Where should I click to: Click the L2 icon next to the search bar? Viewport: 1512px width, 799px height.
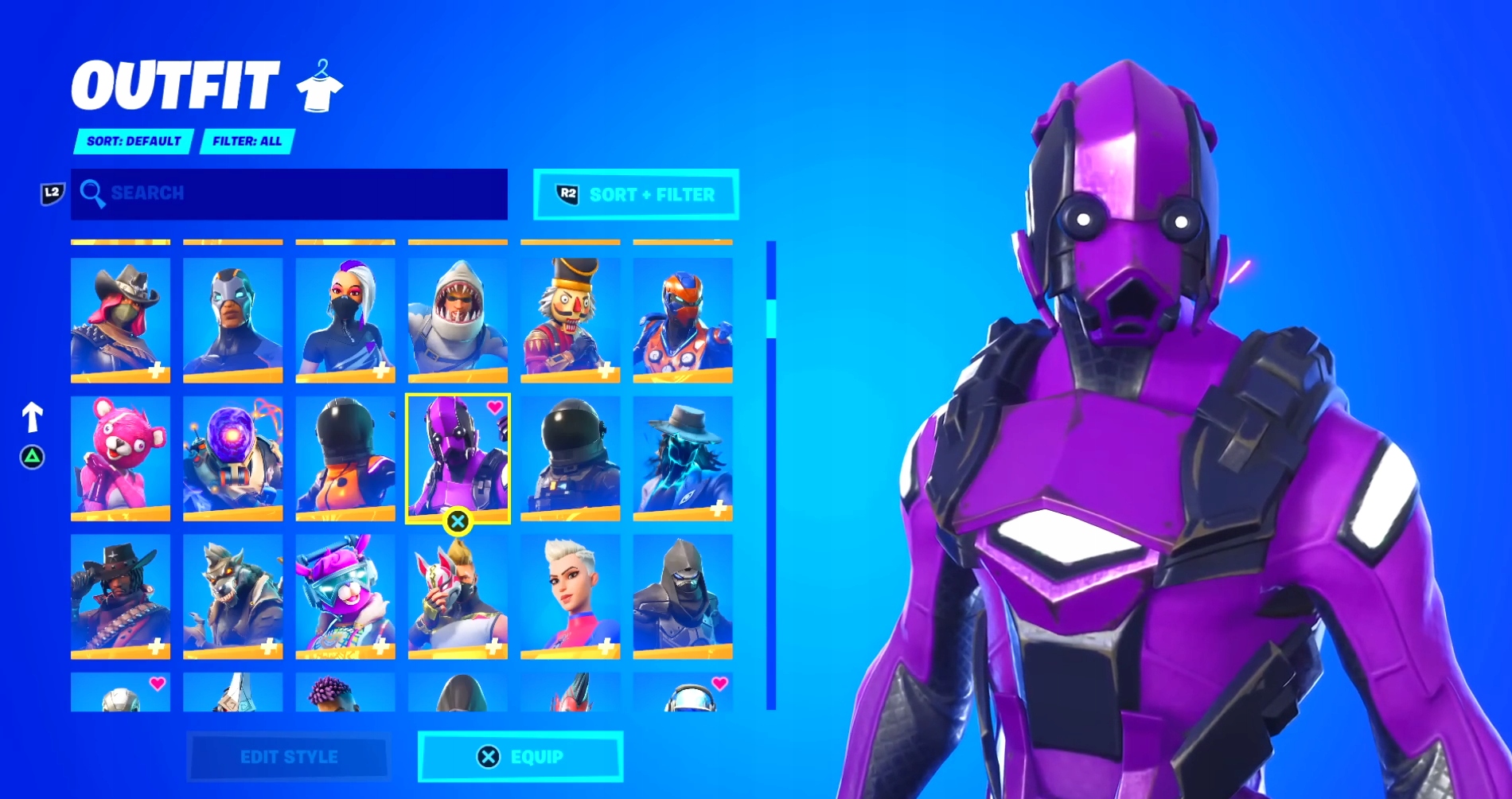point(51,193)
